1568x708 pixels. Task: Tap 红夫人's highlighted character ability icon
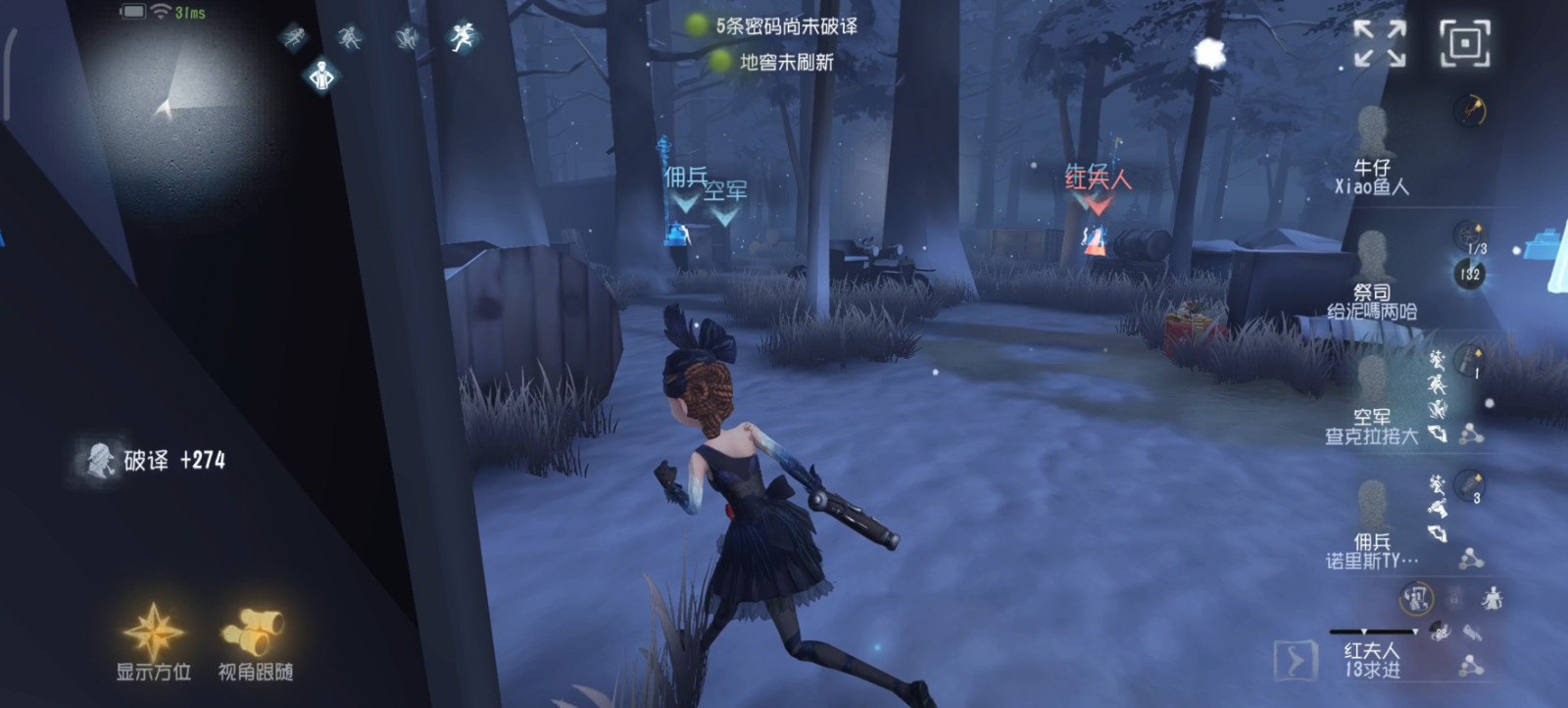click(1417, 597)
